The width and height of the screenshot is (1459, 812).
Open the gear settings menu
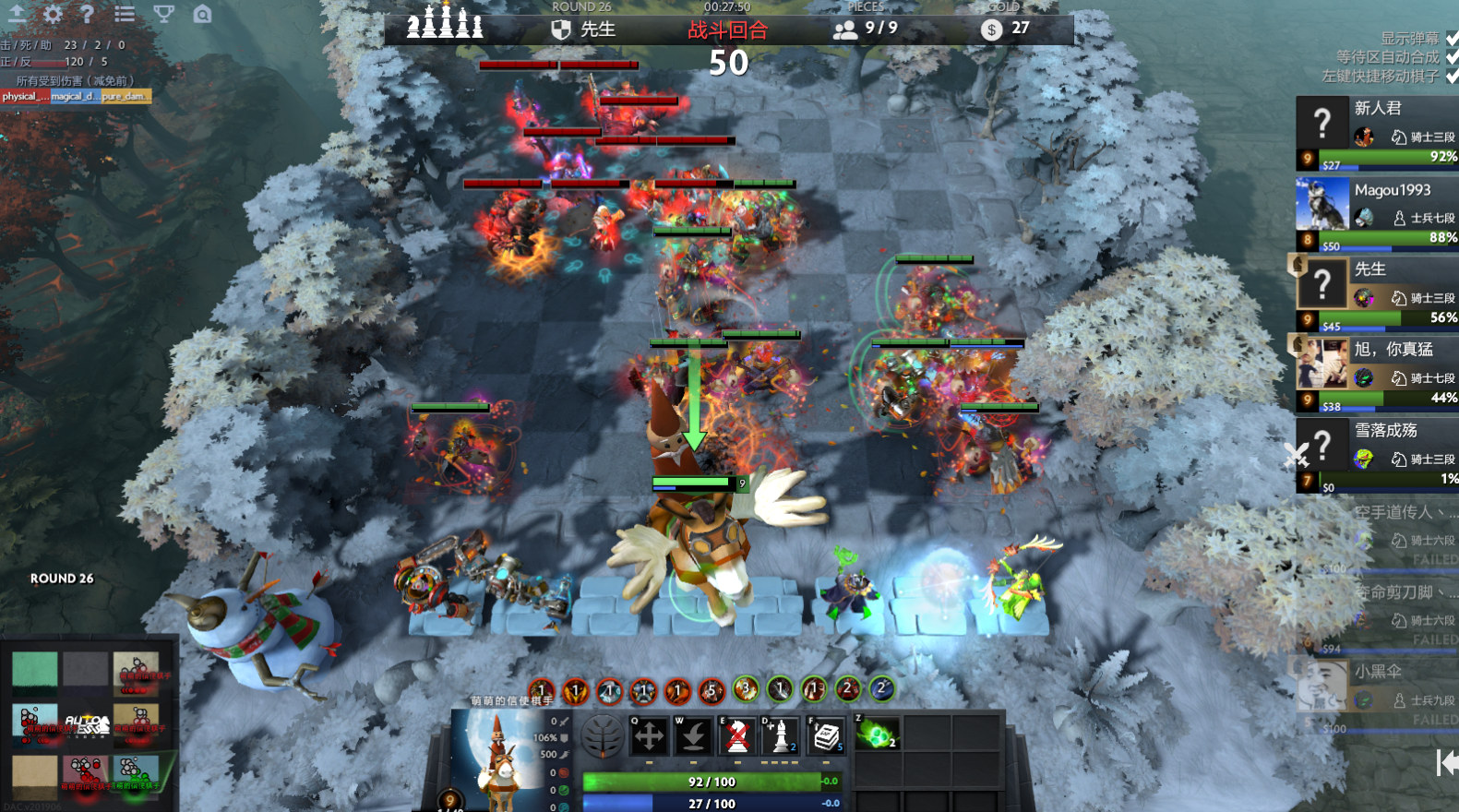(x=53, y=14)
